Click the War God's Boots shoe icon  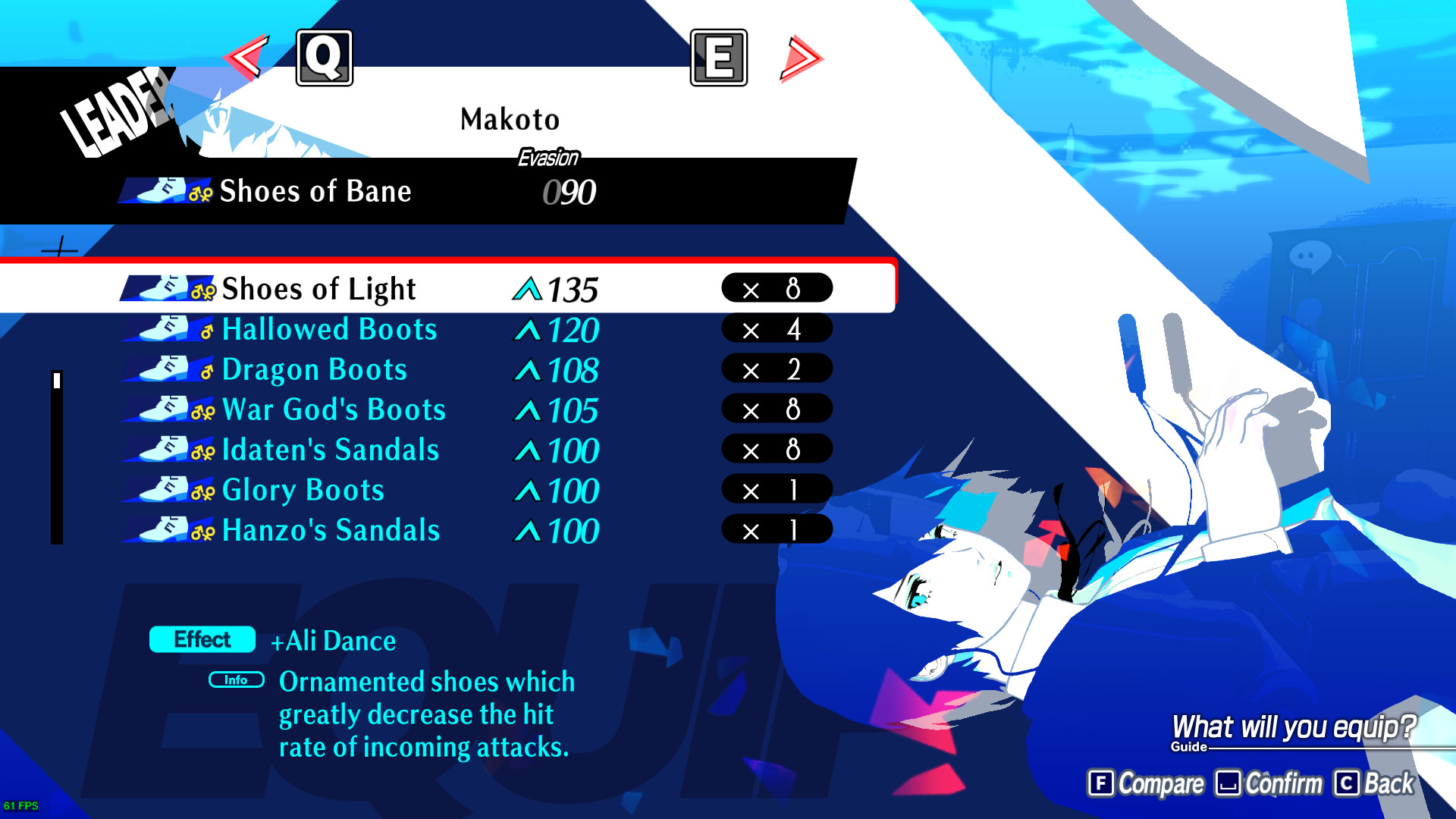(x=163, y=409)
